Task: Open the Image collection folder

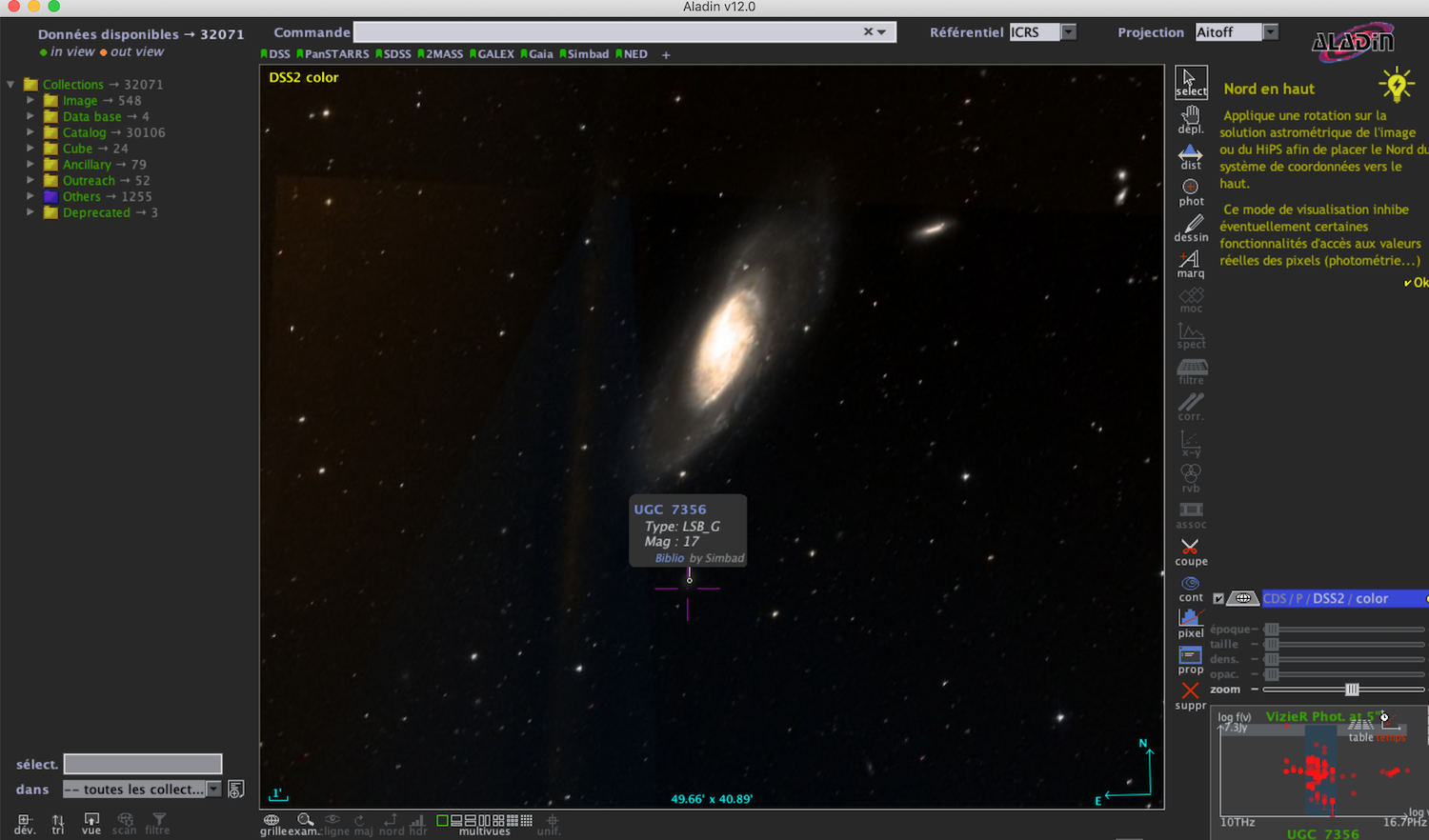Action: [79, 101]
